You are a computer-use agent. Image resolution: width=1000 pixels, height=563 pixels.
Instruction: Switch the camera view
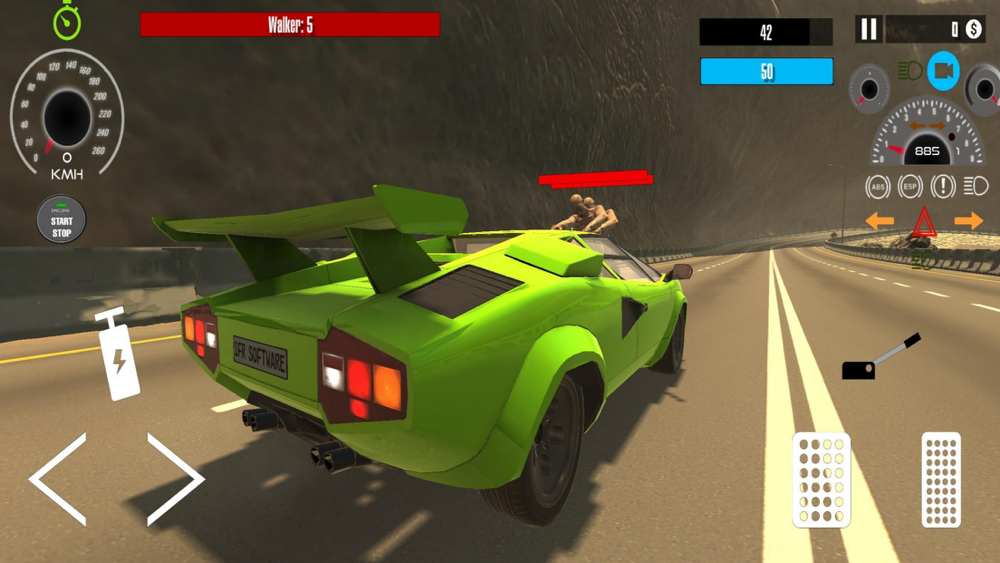[x=943, y=71]
